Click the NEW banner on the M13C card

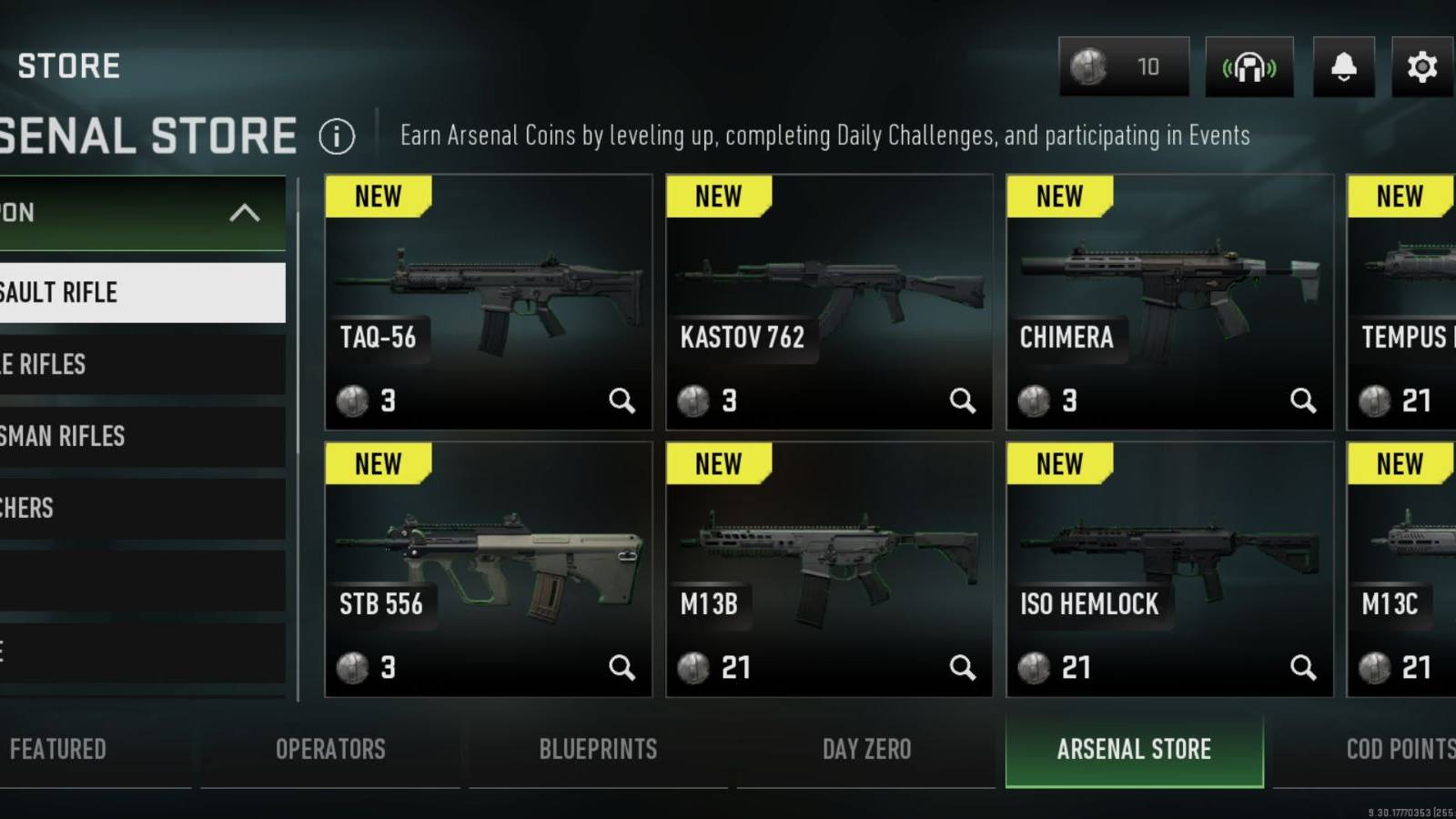(1399, 464)
